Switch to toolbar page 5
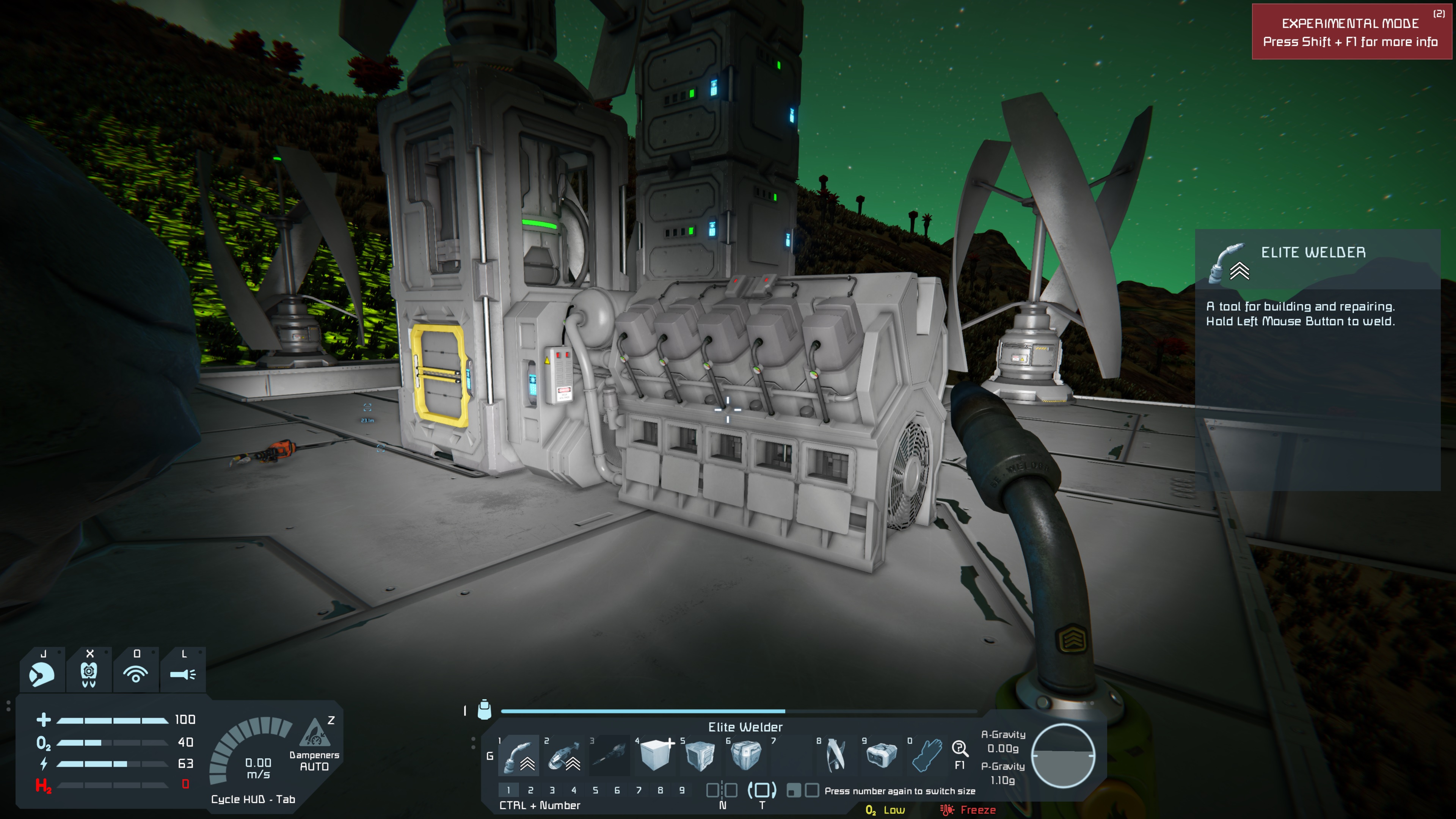 595,790
